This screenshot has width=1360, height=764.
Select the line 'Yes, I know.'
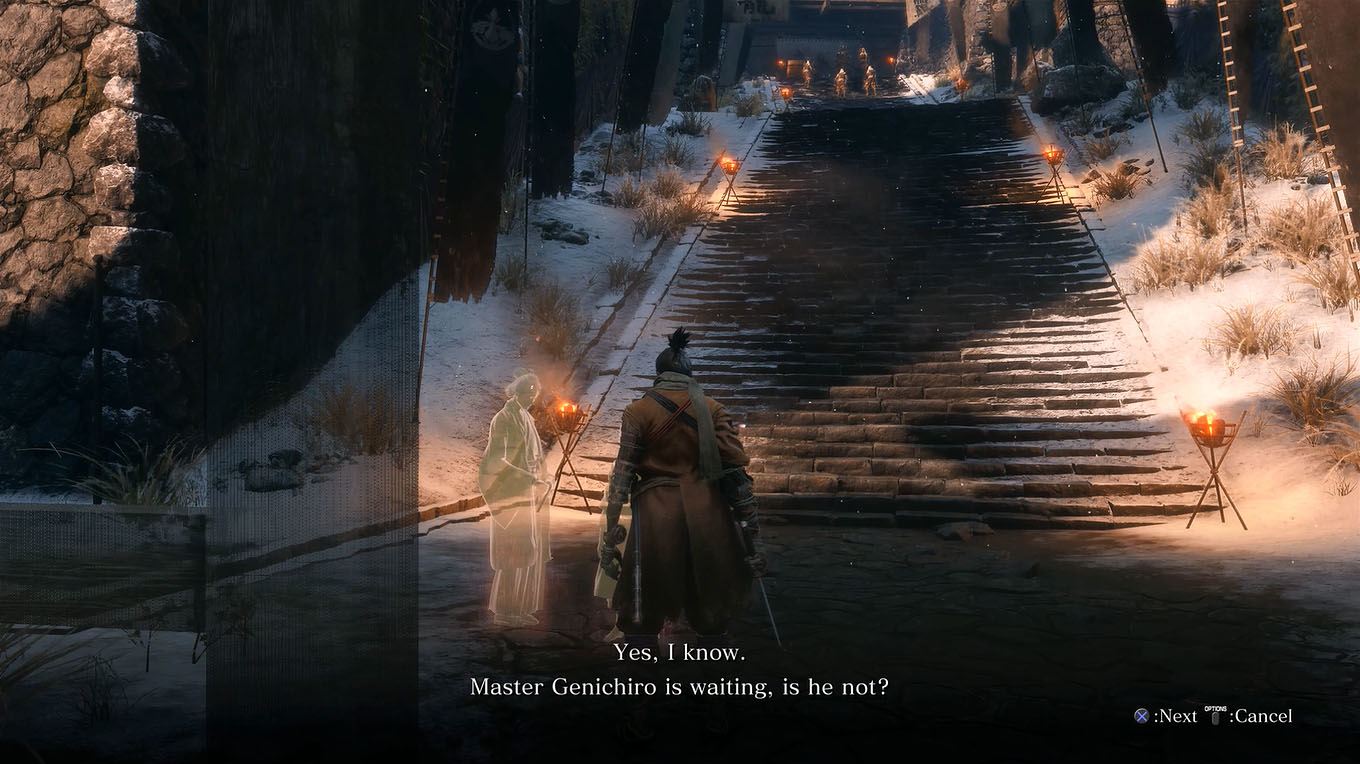tap(679, 655)
